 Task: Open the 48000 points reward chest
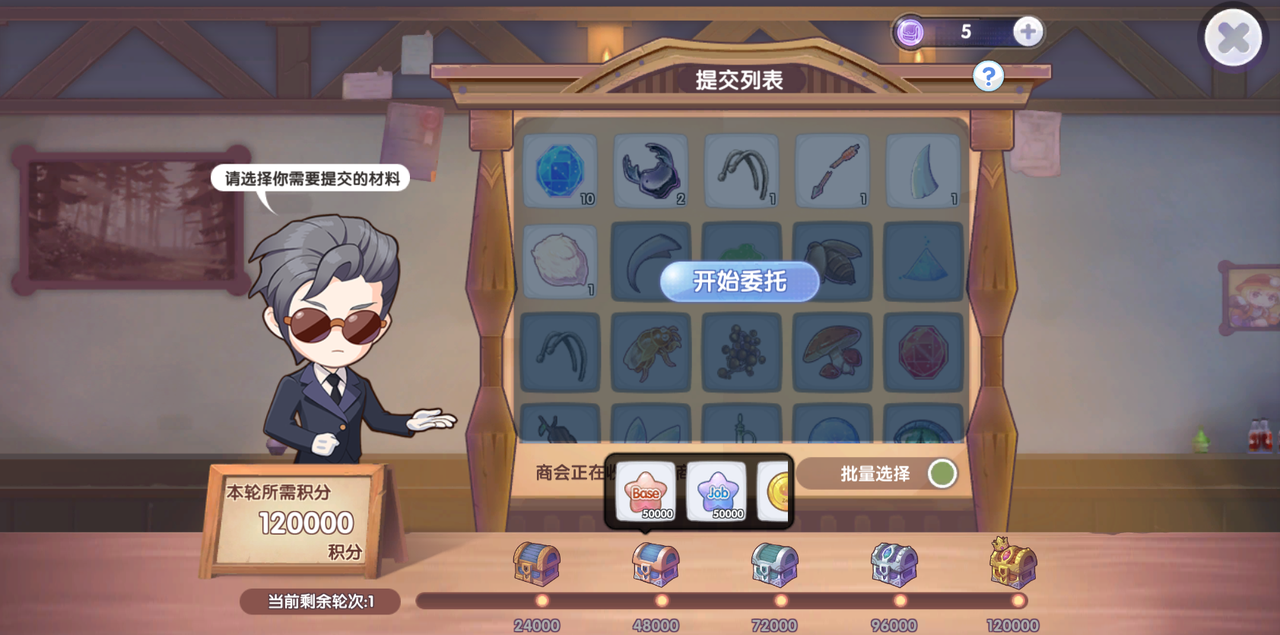(x=656, y=564)
